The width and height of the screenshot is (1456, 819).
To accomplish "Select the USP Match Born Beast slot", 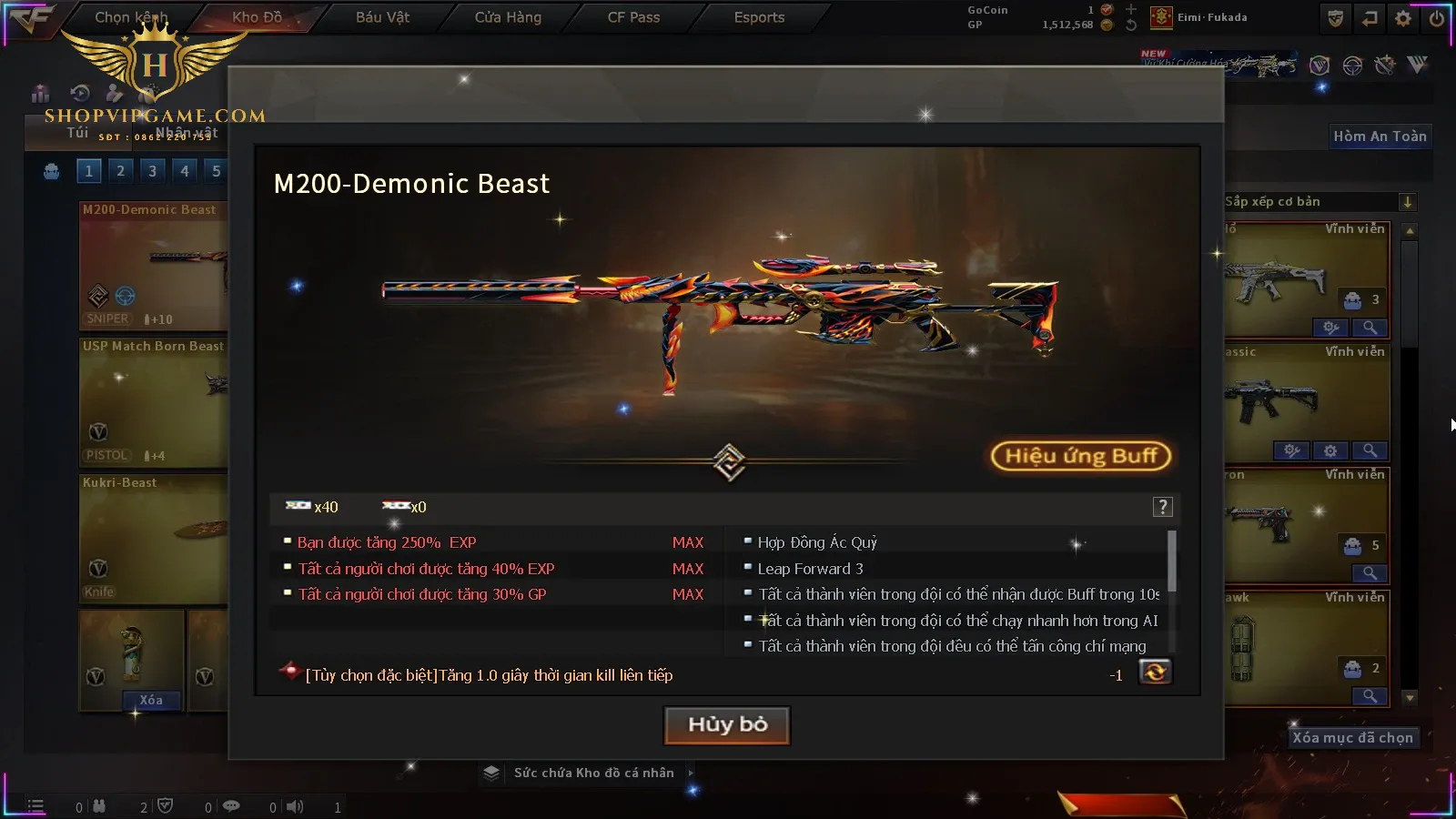I will point(153,400).
